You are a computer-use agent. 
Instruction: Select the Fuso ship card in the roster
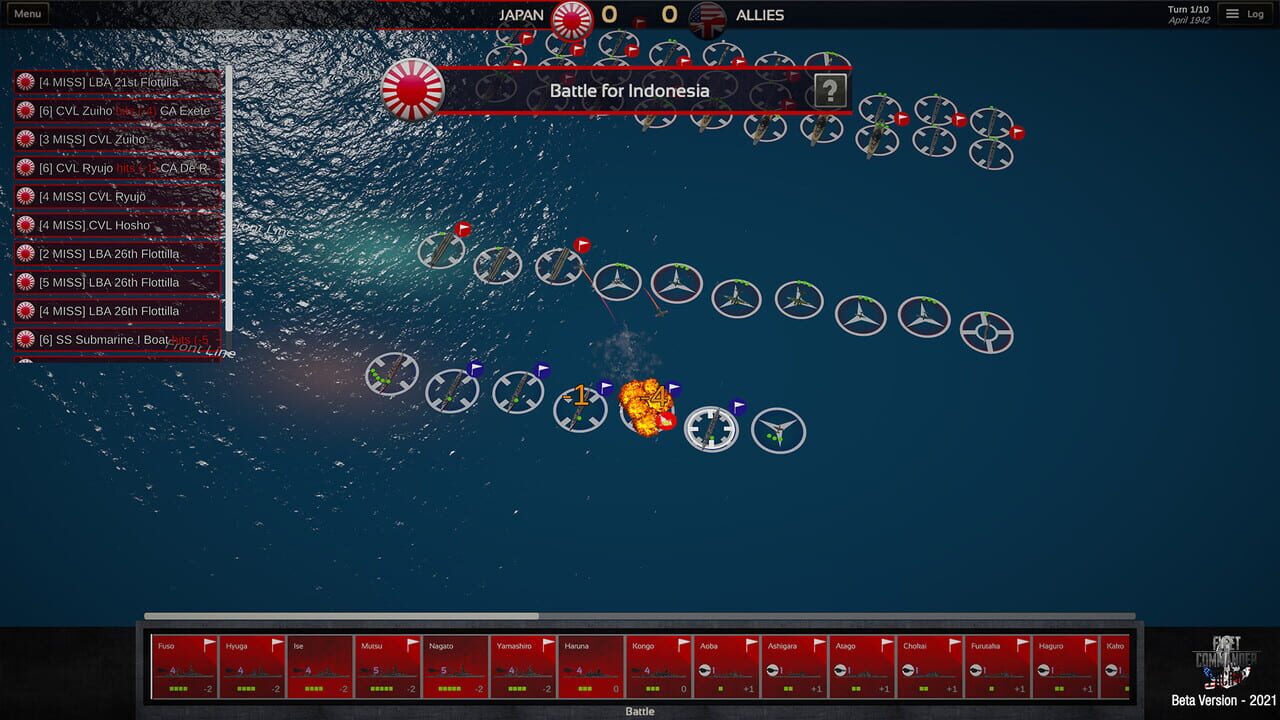[184, 665]
